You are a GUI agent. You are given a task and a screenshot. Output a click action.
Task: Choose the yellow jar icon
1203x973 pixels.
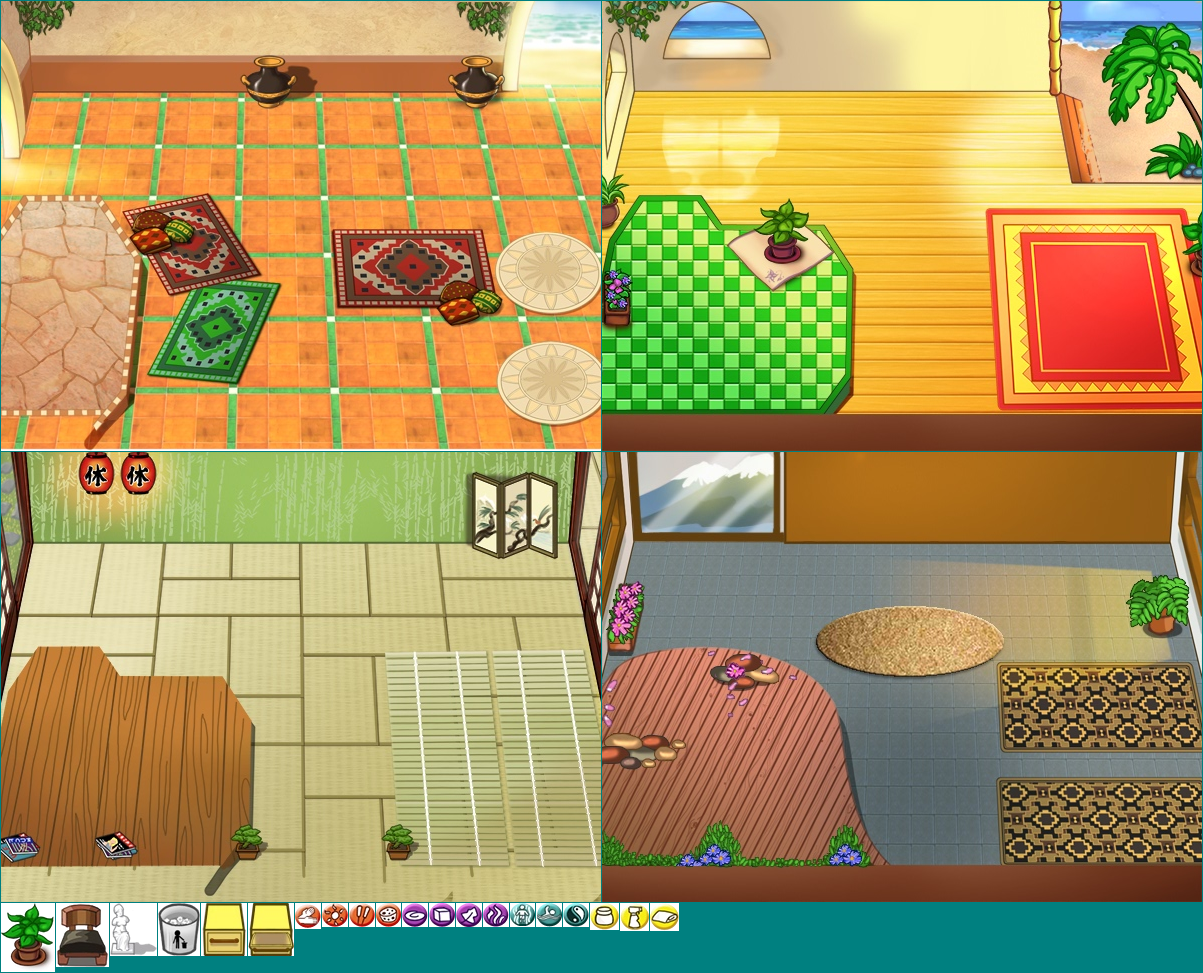coord(603,915)
